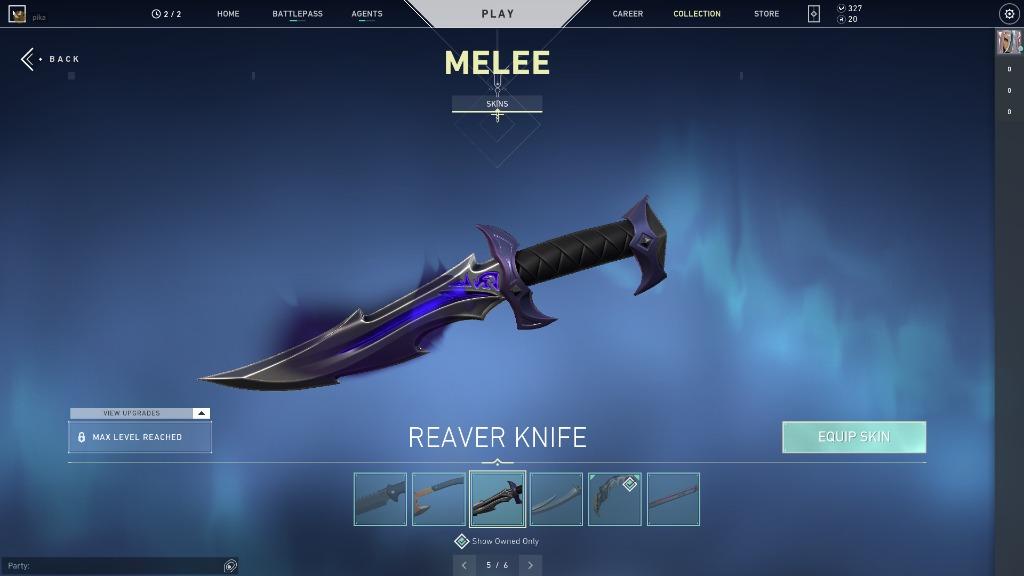Select the Skins tab
The width and height of the screenshot is (1024, 576).
coord(497,104)
